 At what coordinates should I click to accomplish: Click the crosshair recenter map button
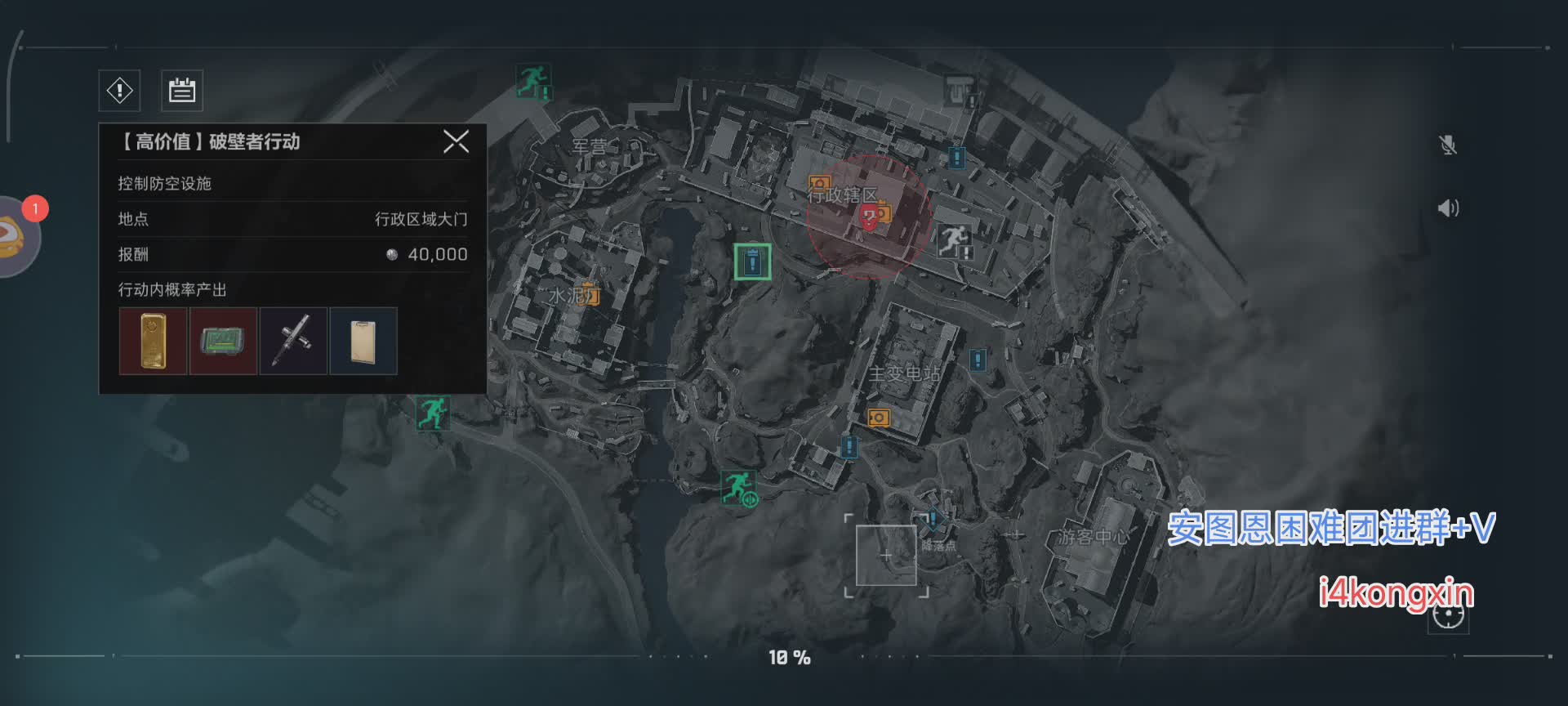point(1449,616)
